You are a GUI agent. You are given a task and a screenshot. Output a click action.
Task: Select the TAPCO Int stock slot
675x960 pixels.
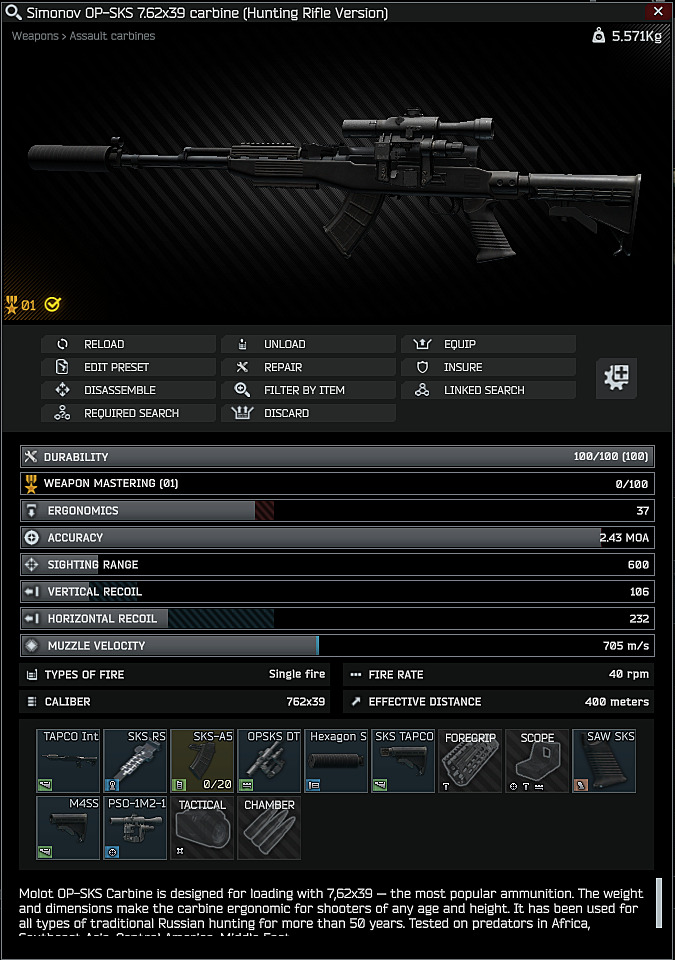68,761
